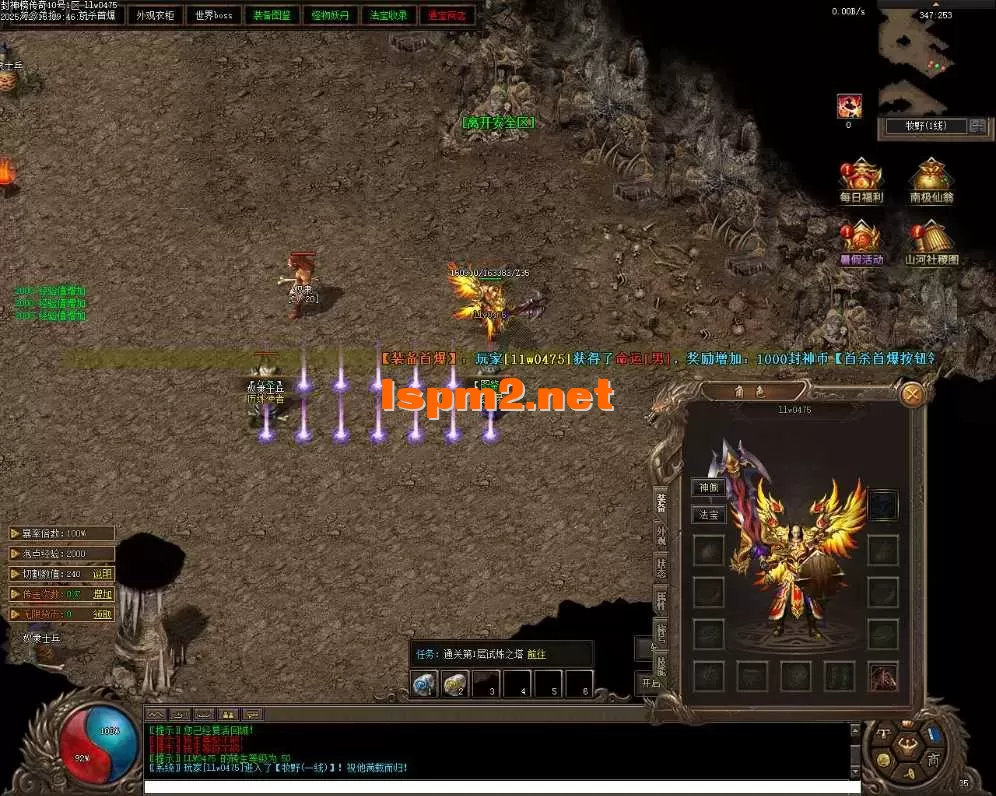Open the 南极仙翁 icon
This screenshot has width=996, height=796.
point(931,178)
